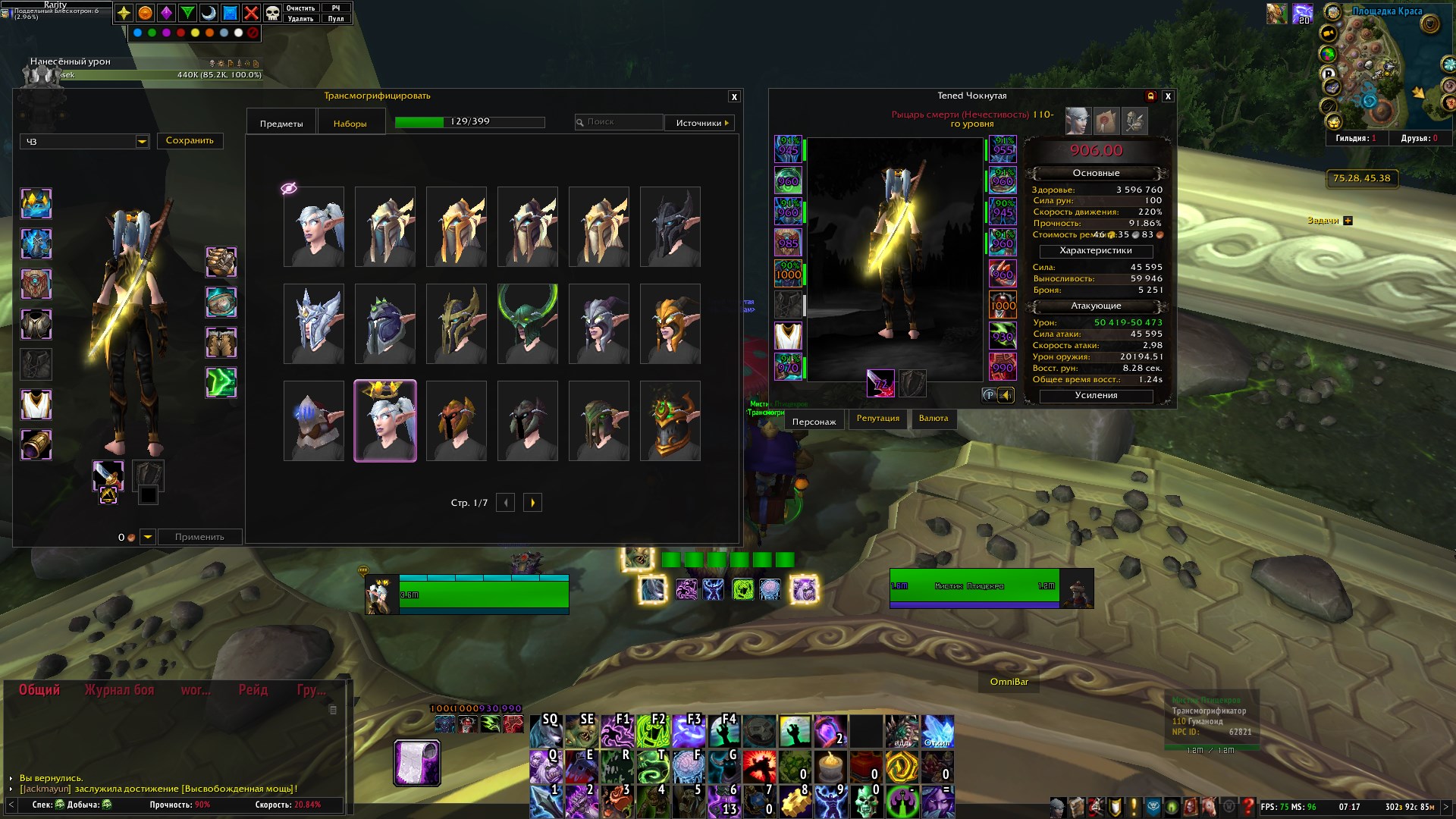Apply transmog with Применить button
The image size is (1456, 819).
click(199, 537)
